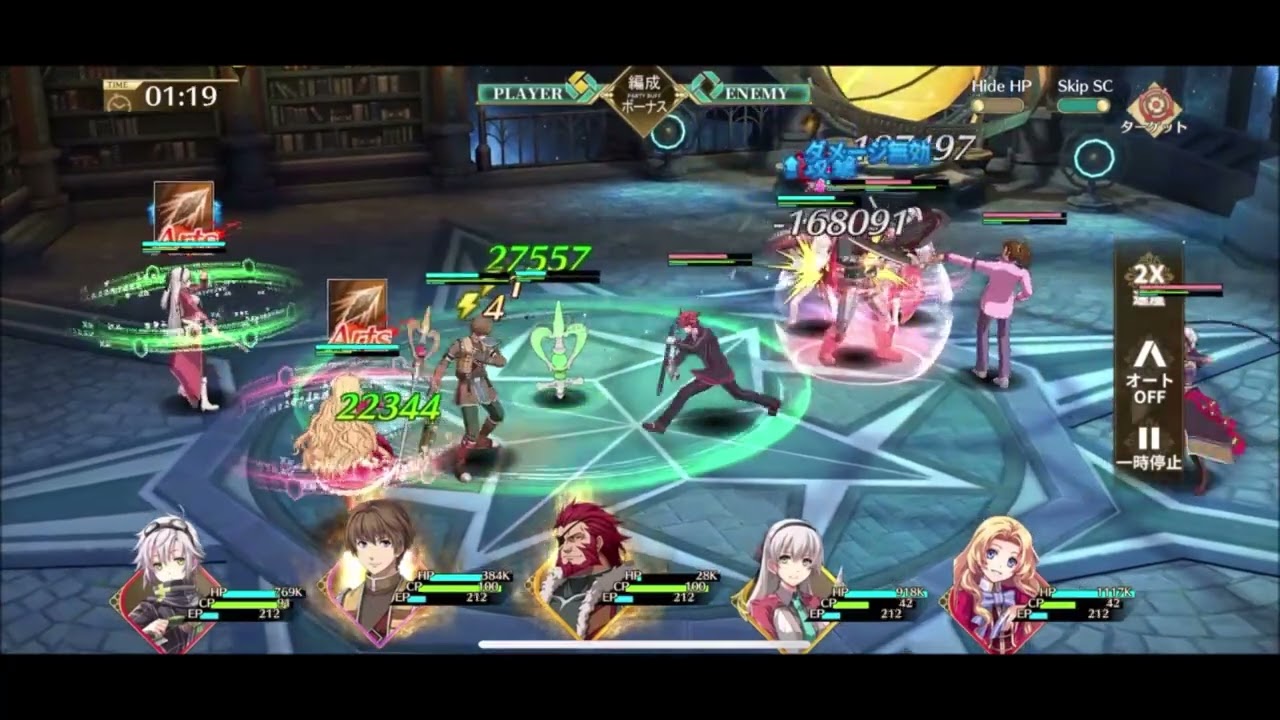Switch to the PLAYER tab

tap(527, 91)
